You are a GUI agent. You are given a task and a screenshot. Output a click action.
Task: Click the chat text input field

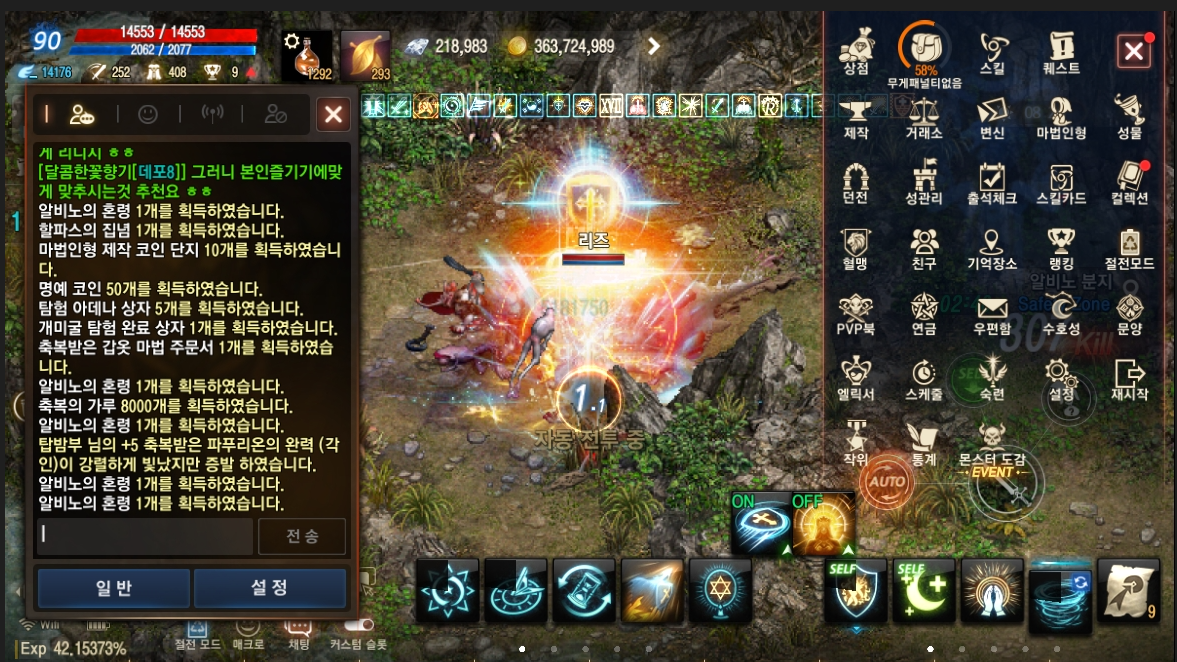click(144, 536)
